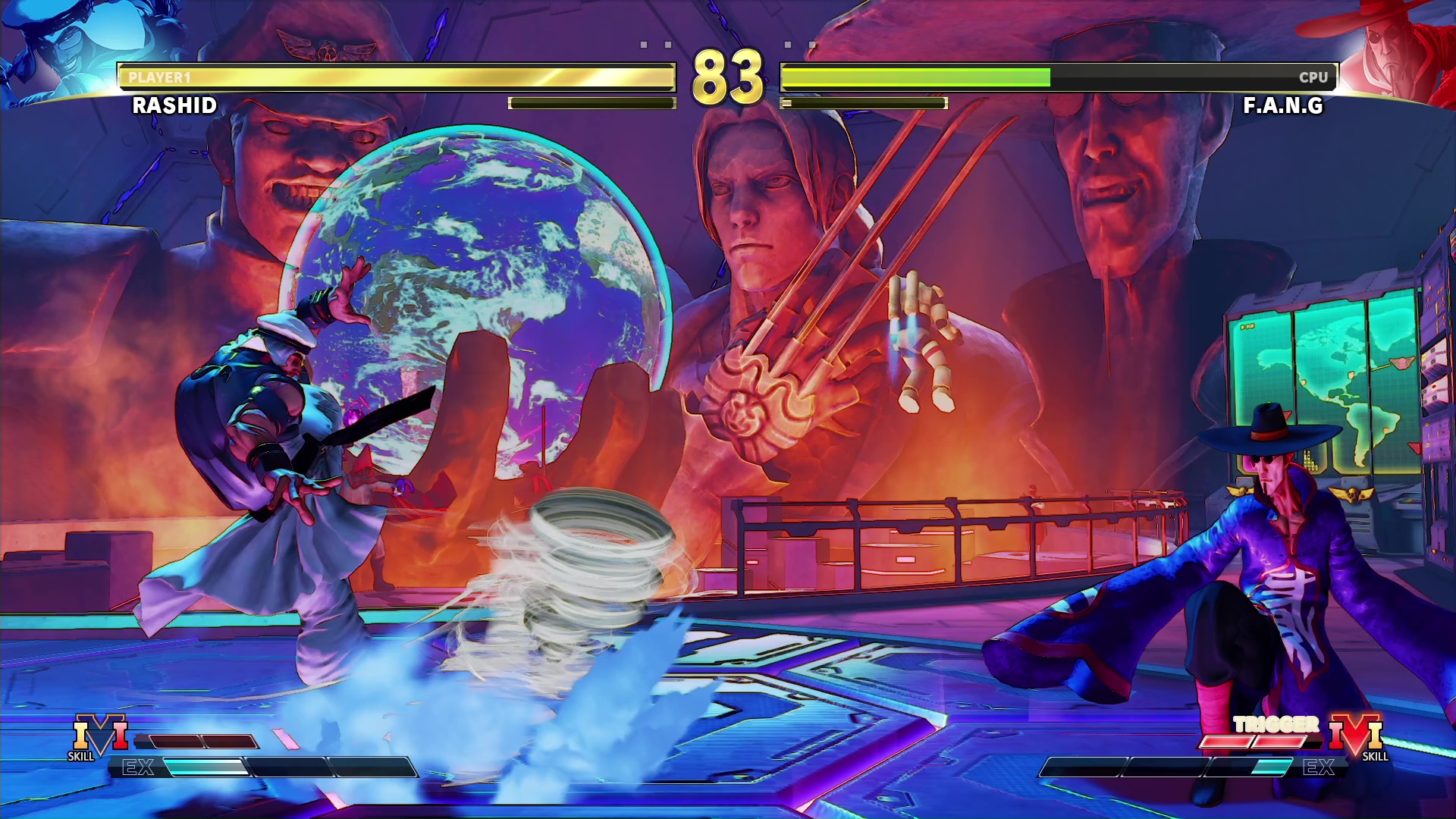Viewport: 1456px width, 819px height.
Task: Select the F.A.N.G name label
Action: 1282,106
